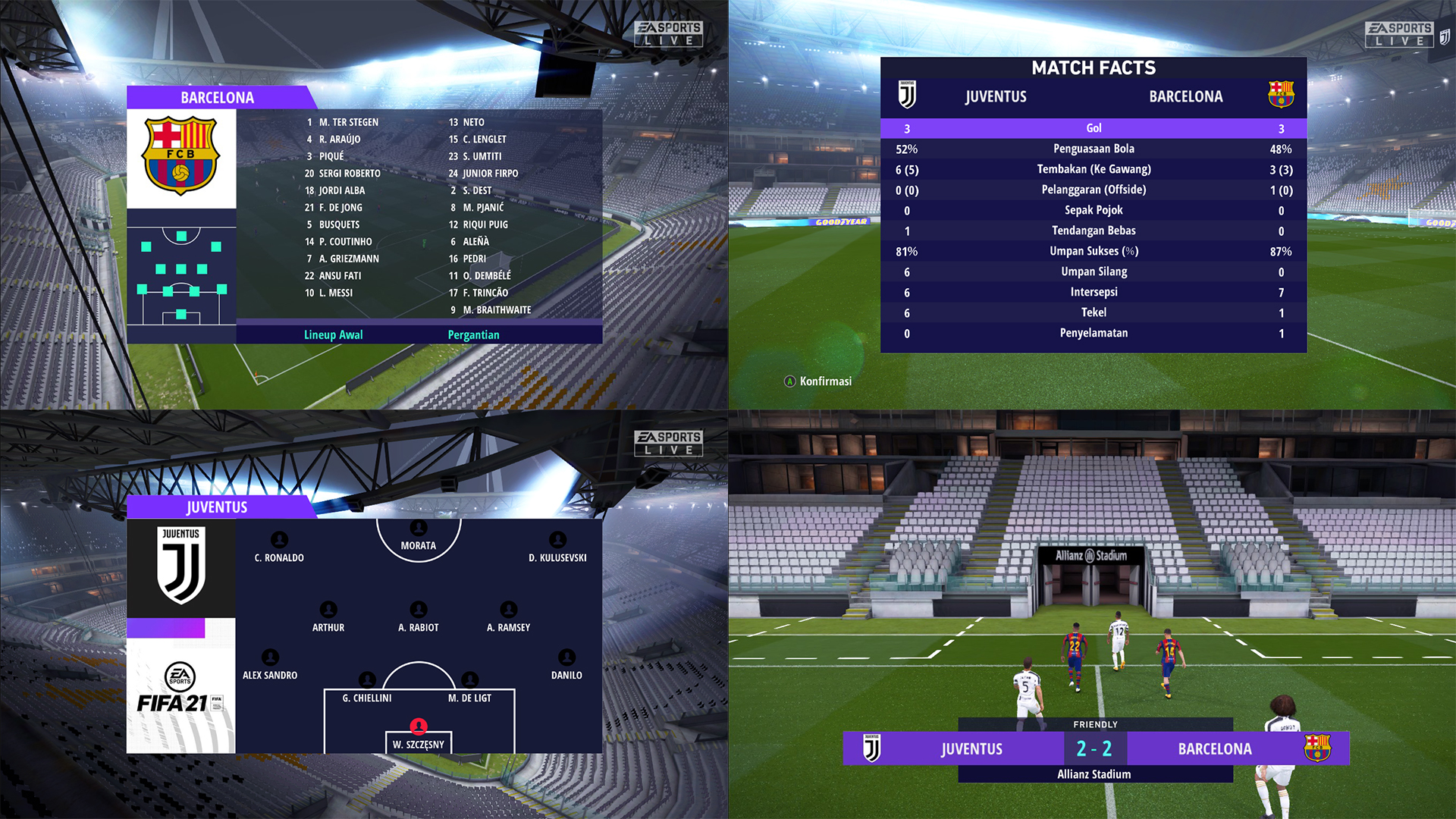Screen dimensions: 1456x819
Task: Click the Barcelona formation field diagram
Action: (x=180, y=275)
